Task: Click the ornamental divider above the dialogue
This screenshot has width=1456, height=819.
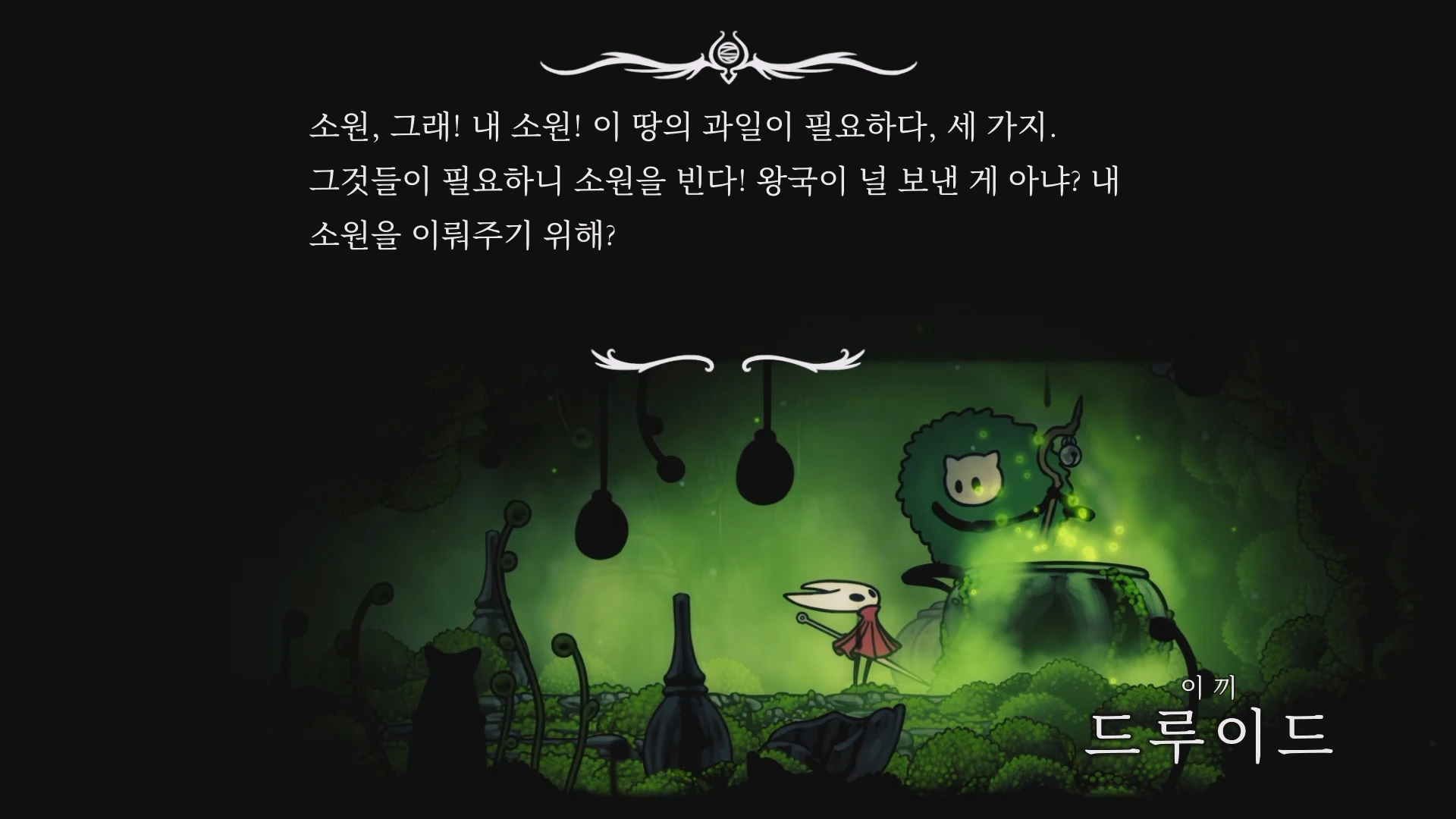Action: (726, 61)
